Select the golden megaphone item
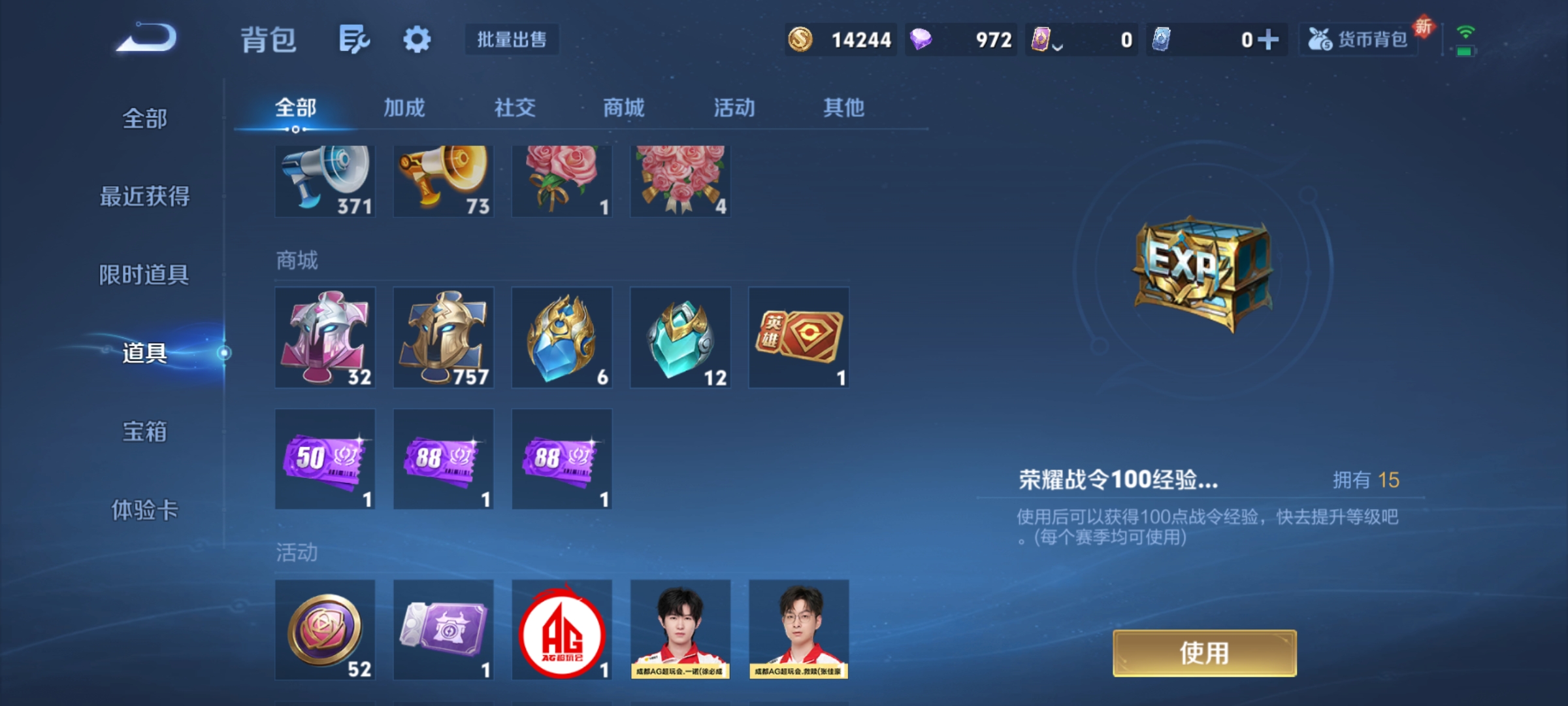1568x706 pixels. click(443, 181)
